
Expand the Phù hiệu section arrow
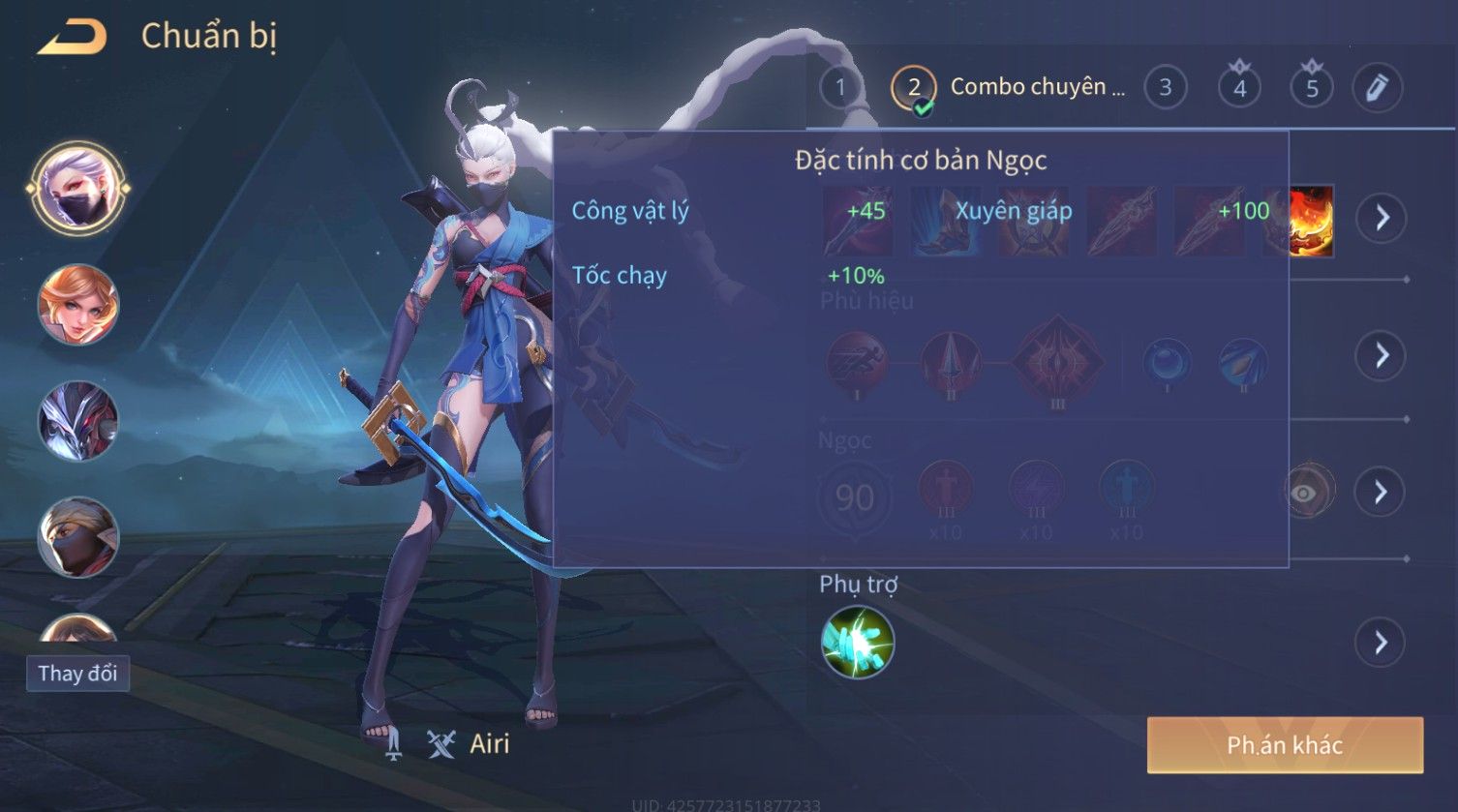pos(1381,356)
